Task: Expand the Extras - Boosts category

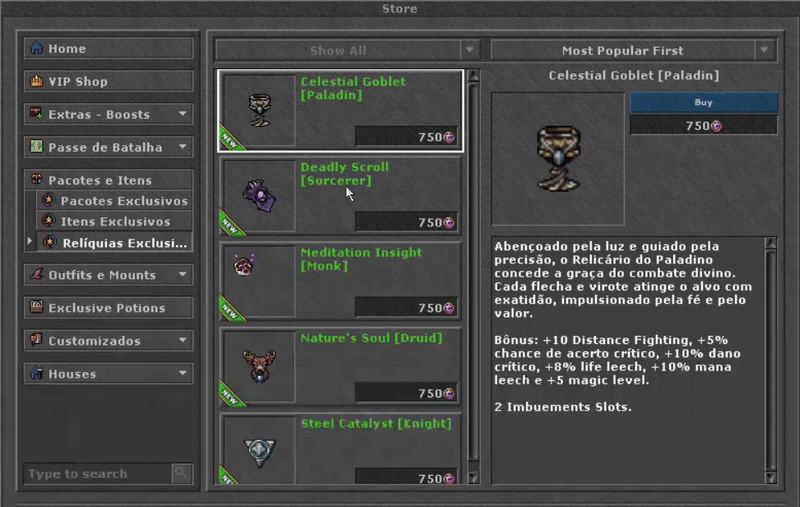Action: tap(108, 114)
